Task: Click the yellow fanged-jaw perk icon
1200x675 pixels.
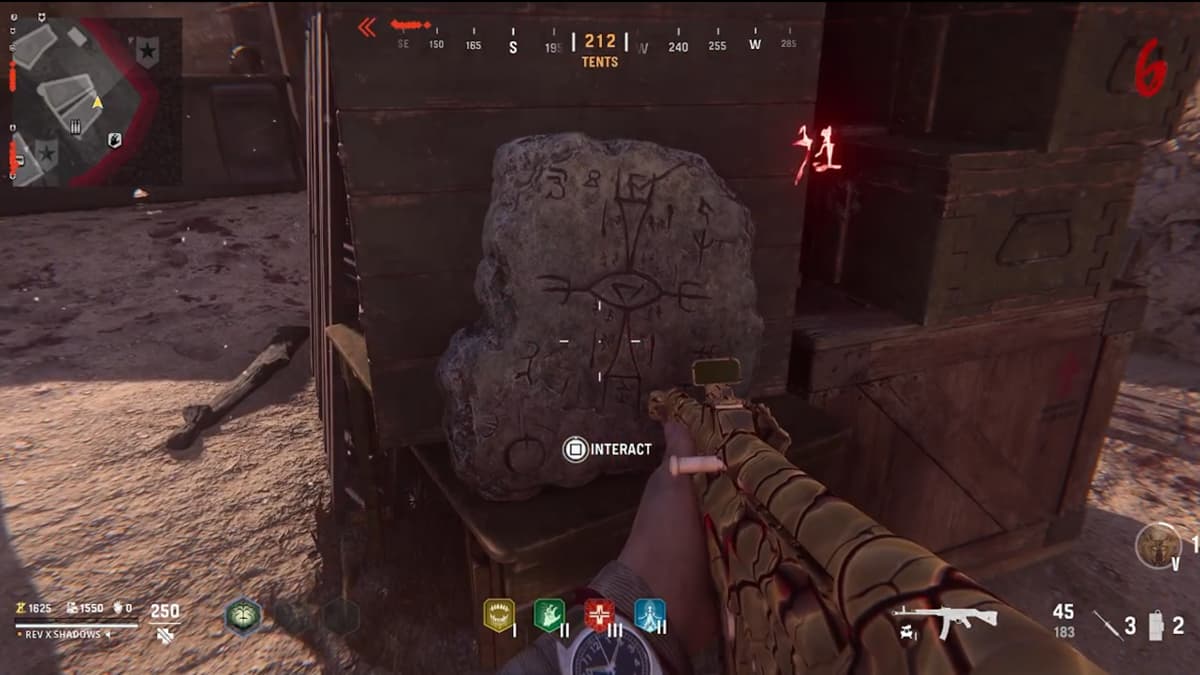Action: pyautogui.click(x=498, y=615)
